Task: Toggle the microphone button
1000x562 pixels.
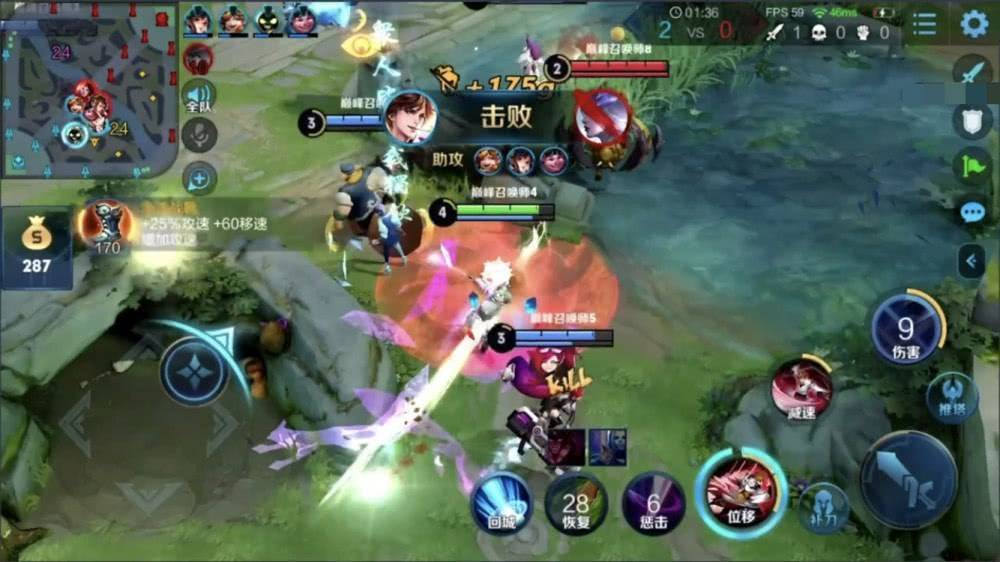Action: click(x=200, y=135)
